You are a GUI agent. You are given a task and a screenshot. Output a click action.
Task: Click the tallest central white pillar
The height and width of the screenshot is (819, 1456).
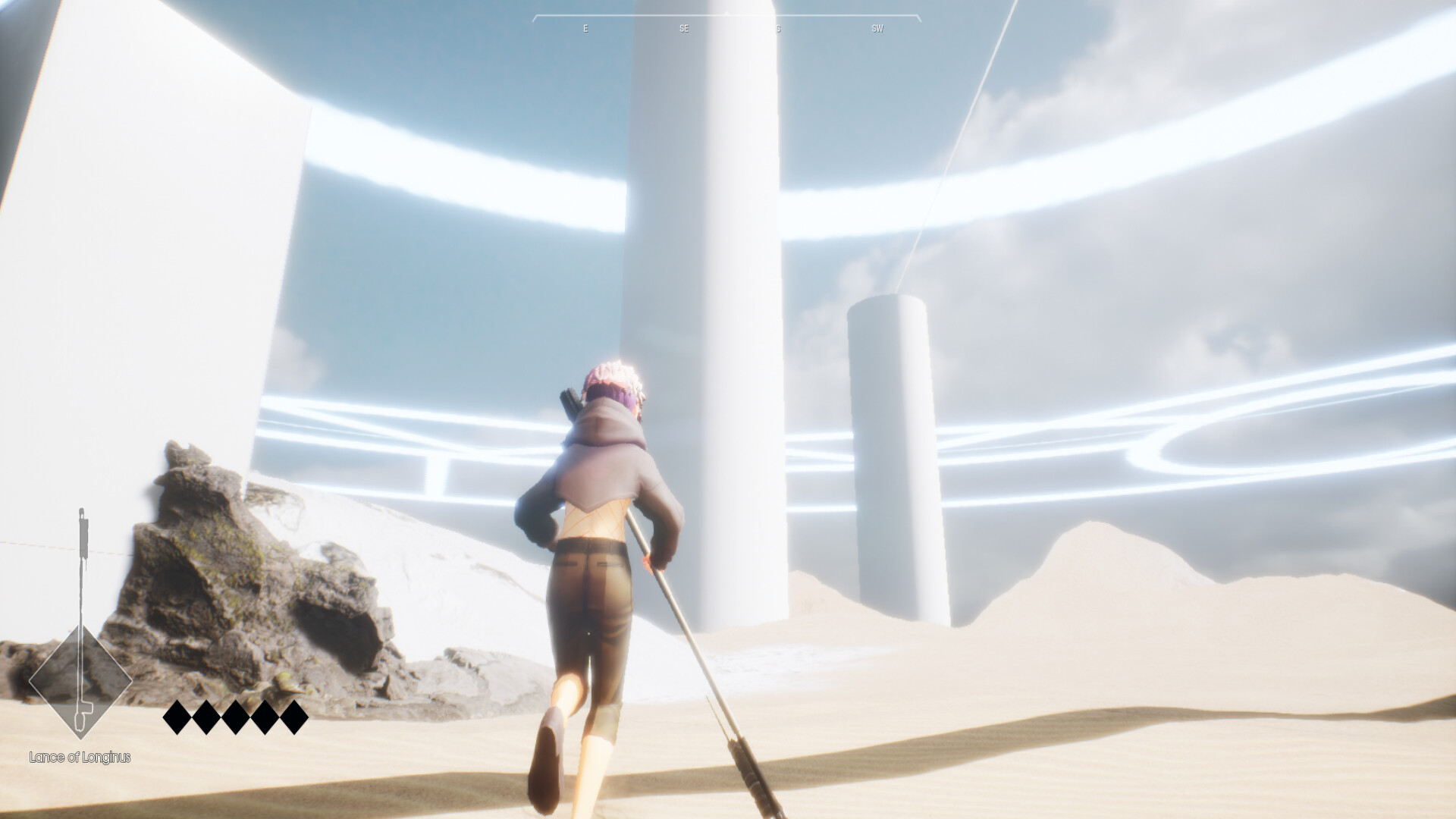tap(705, 303)
